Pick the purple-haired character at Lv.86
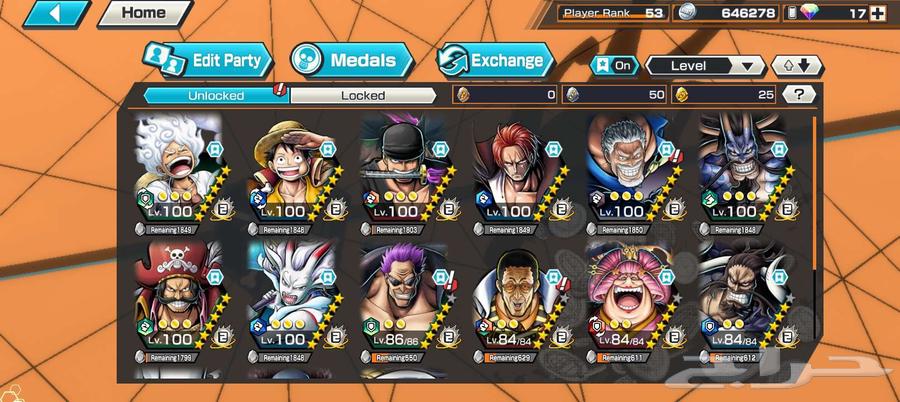 (x=403, y=300)
